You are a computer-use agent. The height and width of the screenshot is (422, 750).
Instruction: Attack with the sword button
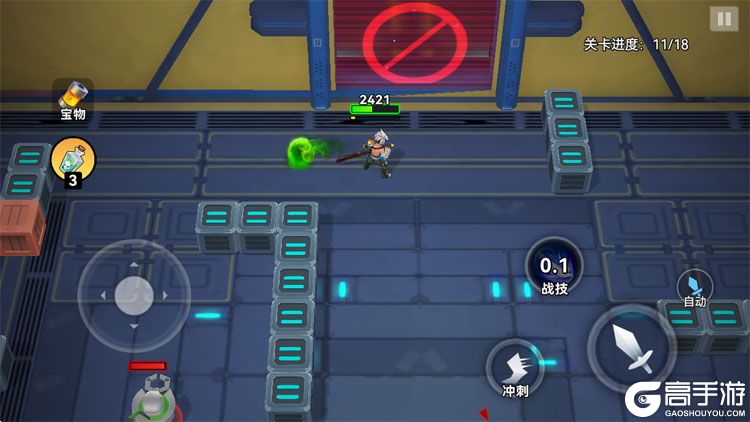pos(632,348)
